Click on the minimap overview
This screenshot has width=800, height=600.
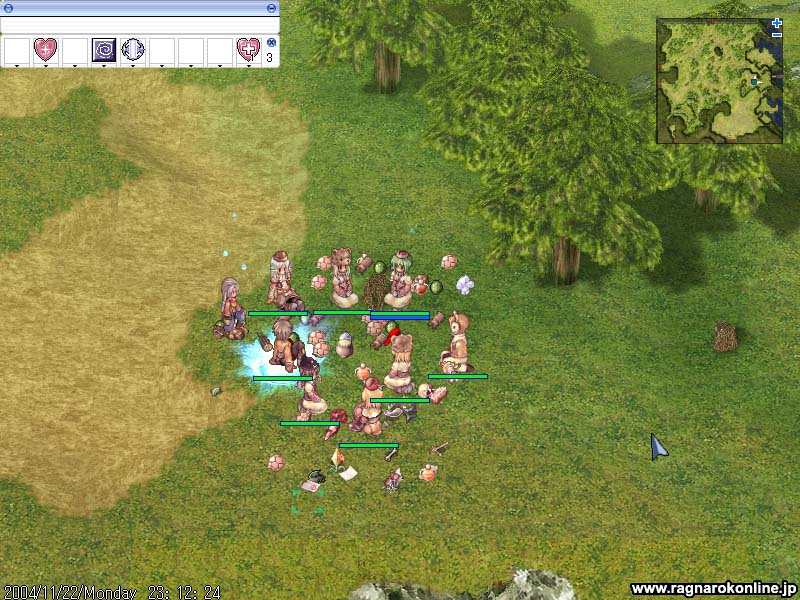pyautogui.click(x=719, y=80)
